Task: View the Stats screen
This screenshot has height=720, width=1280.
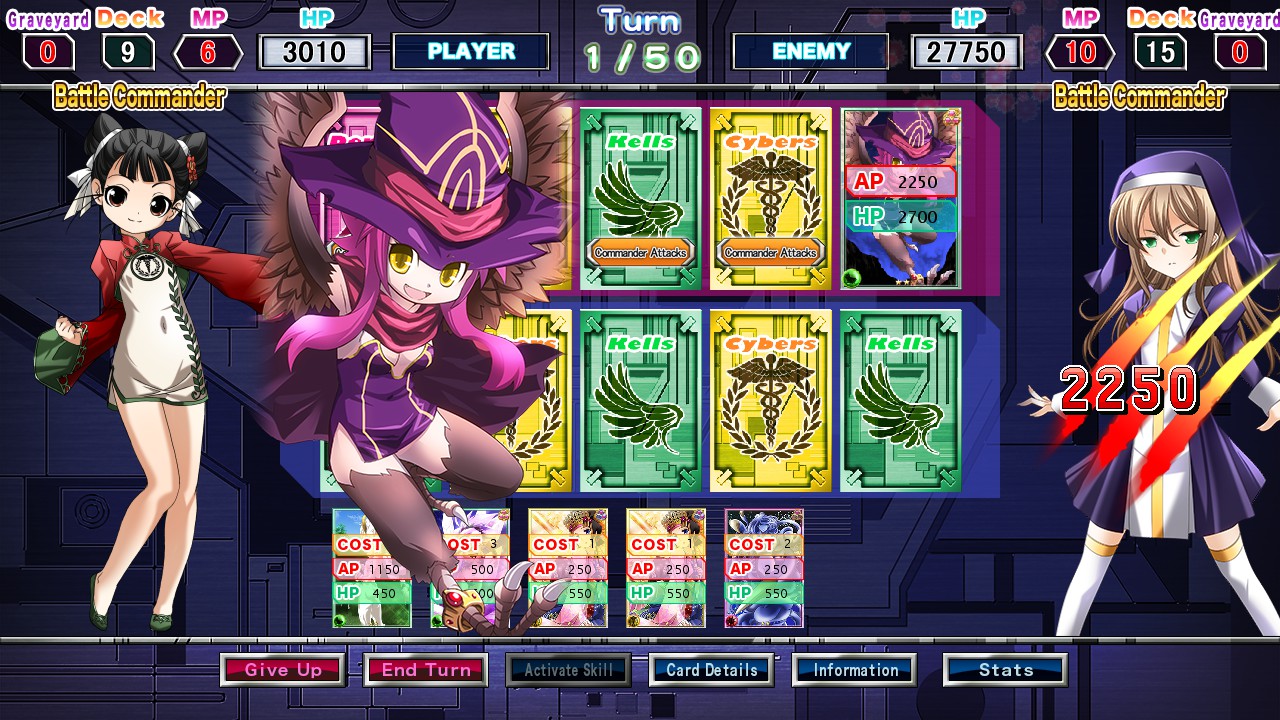Action: coord(1005,670)
